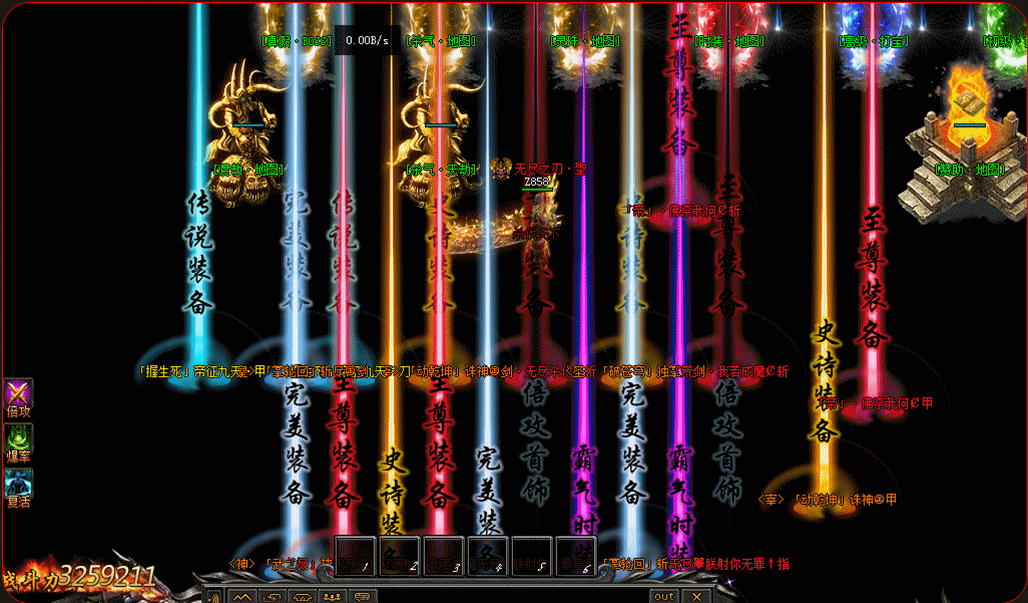
Task: Select hotbar slot number 1
Action: [356, 556]
